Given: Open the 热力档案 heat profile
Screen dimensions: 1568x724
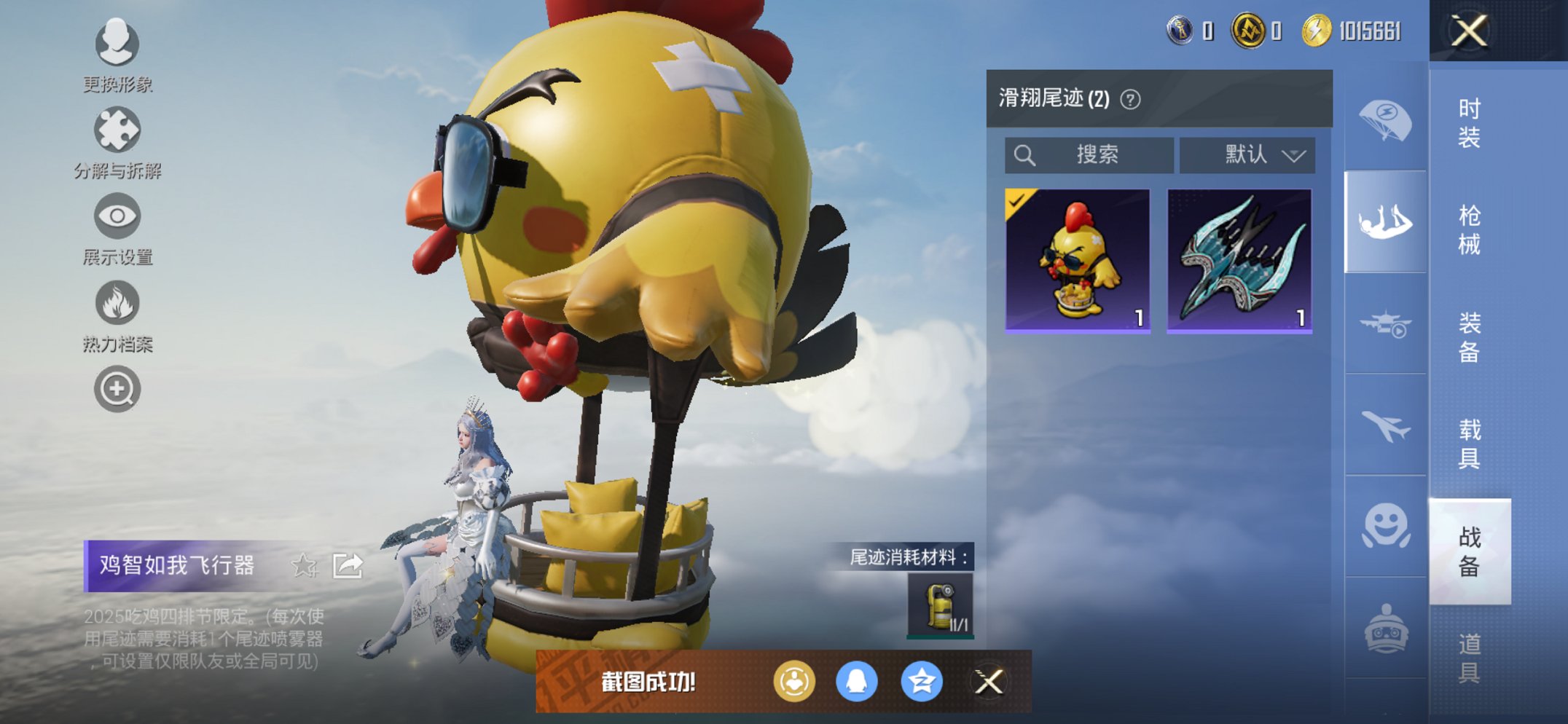Looking at the screenshot, I should click(117, 303).
